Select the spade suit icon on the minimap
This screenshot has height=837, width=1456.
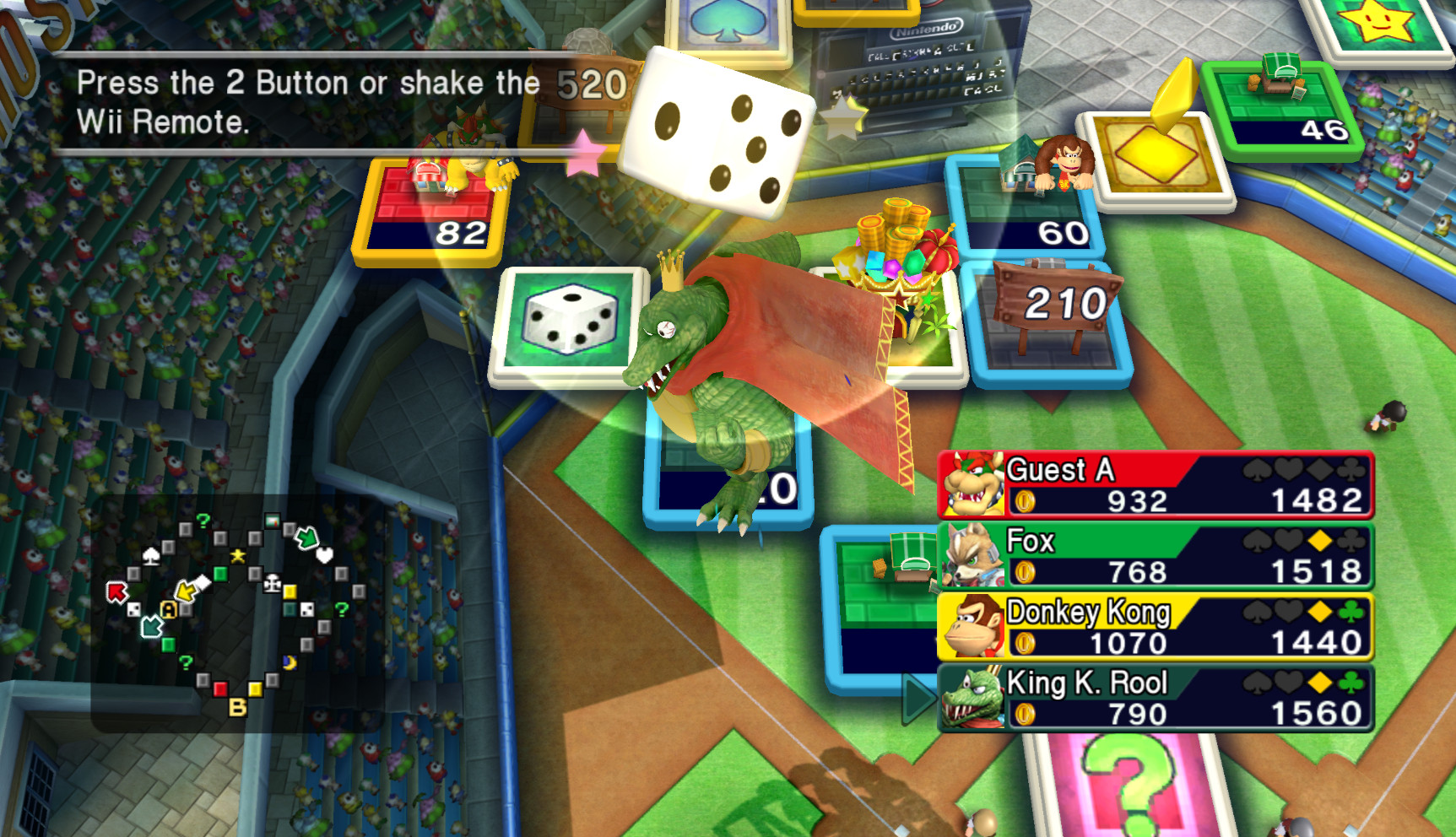[151, 558]
